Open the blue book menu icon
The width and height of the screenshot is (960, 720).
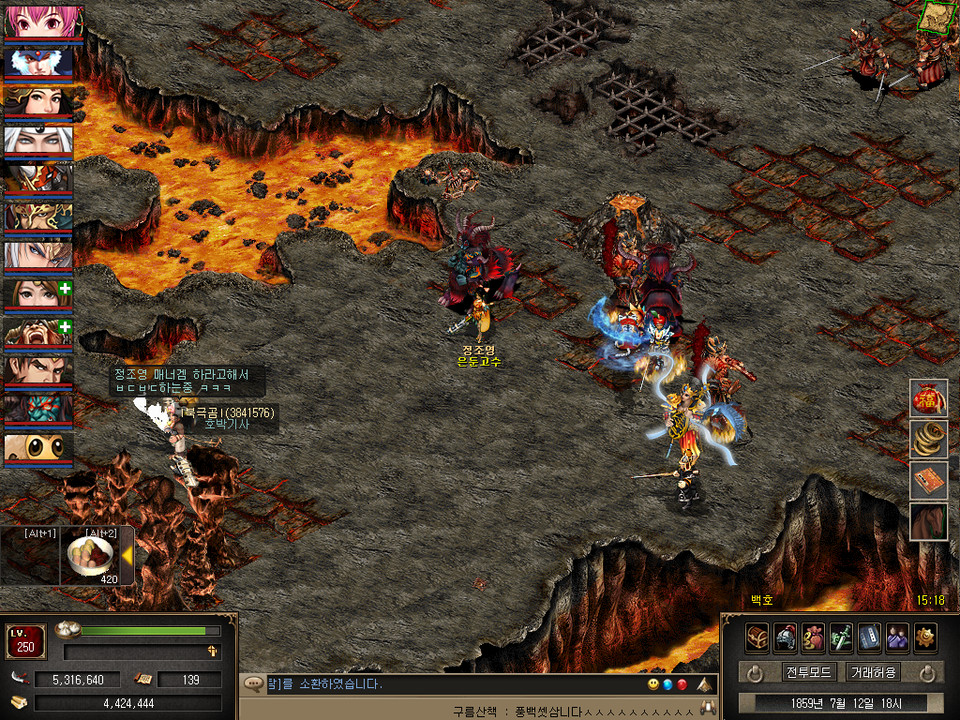point(869,637)
